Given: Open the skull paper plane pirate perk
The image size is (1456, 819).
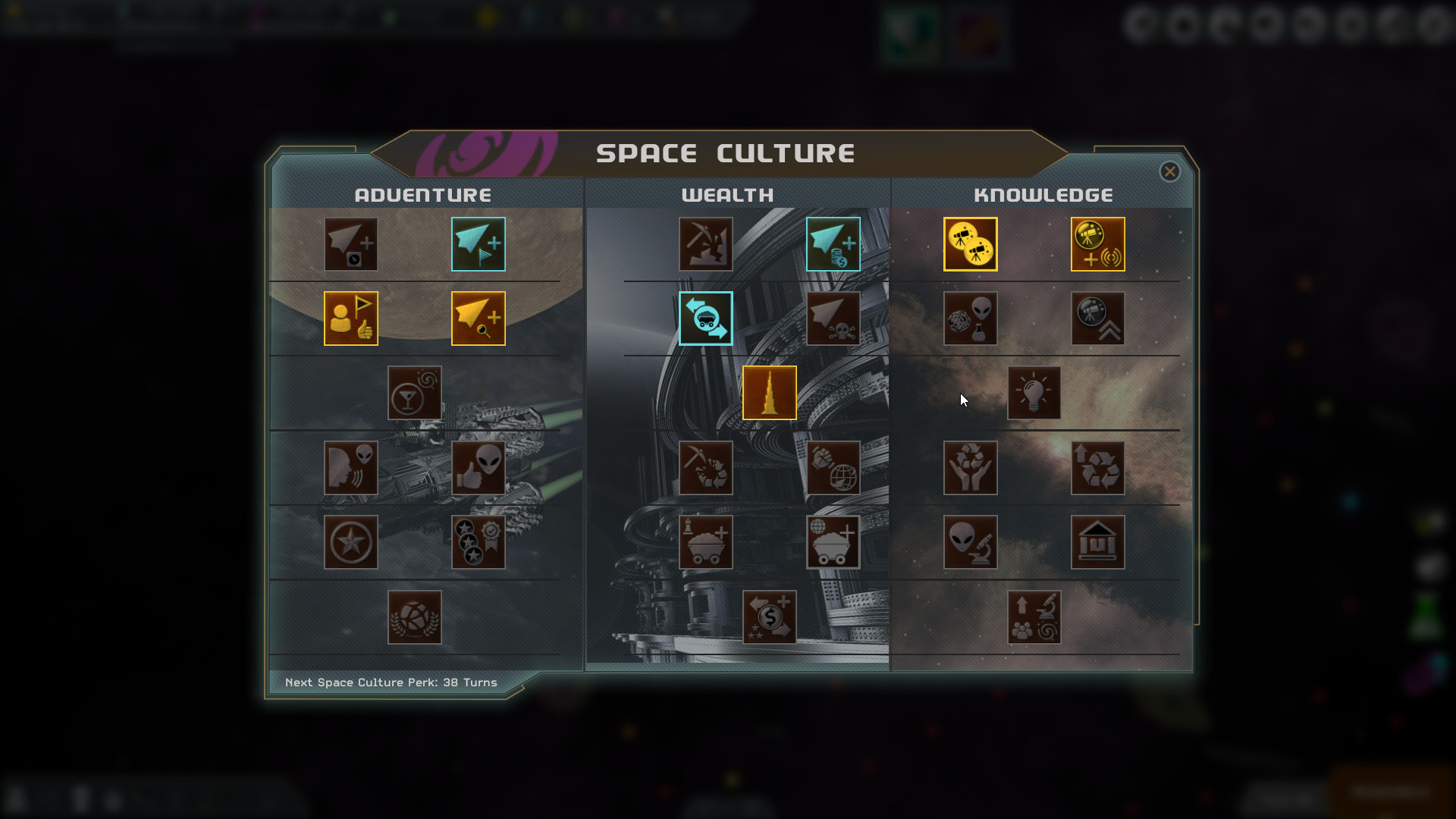Looking at the screenshot, I should pos(833,318).
